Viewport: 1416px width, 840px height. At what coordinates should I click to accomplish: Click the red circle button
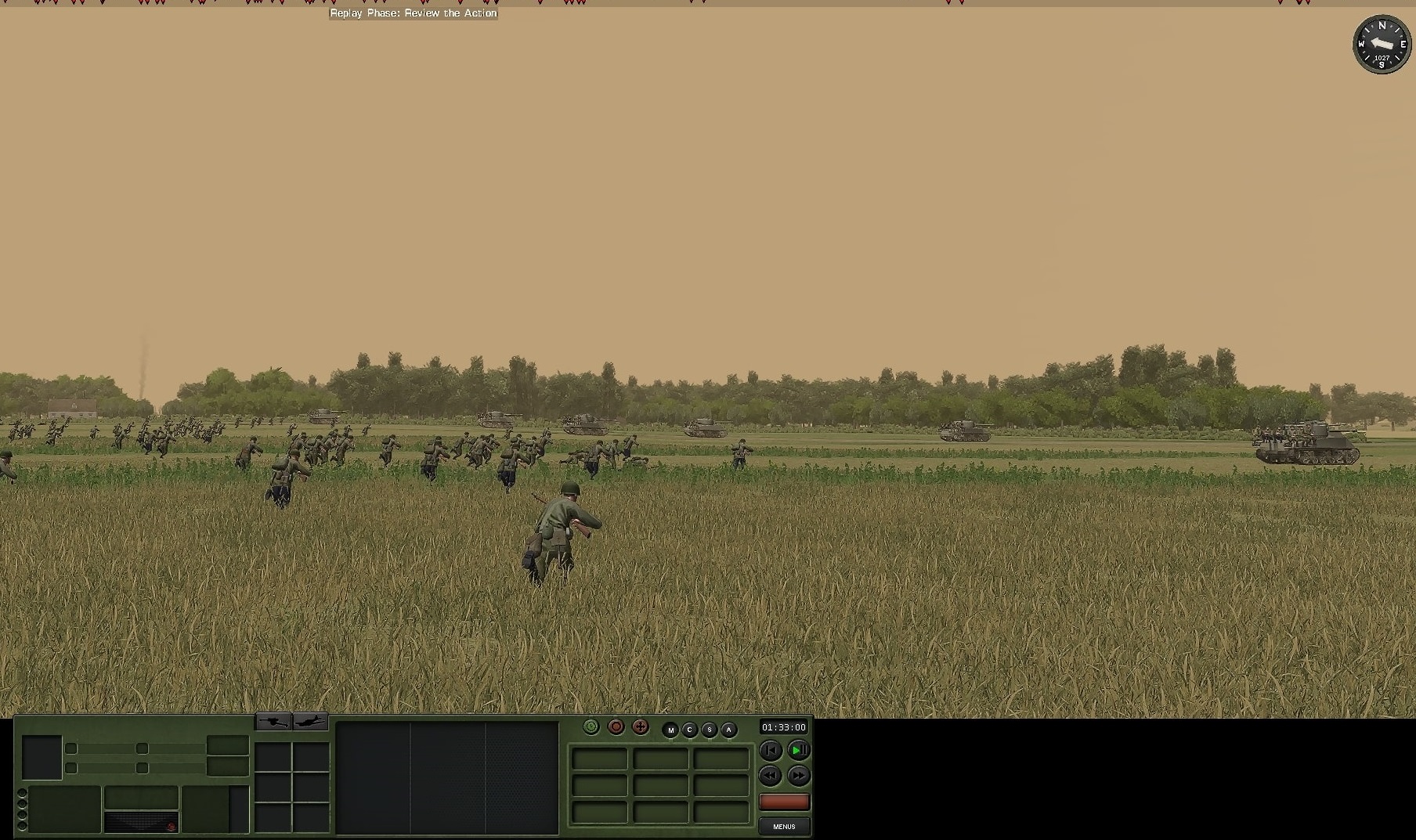(616, 727)
